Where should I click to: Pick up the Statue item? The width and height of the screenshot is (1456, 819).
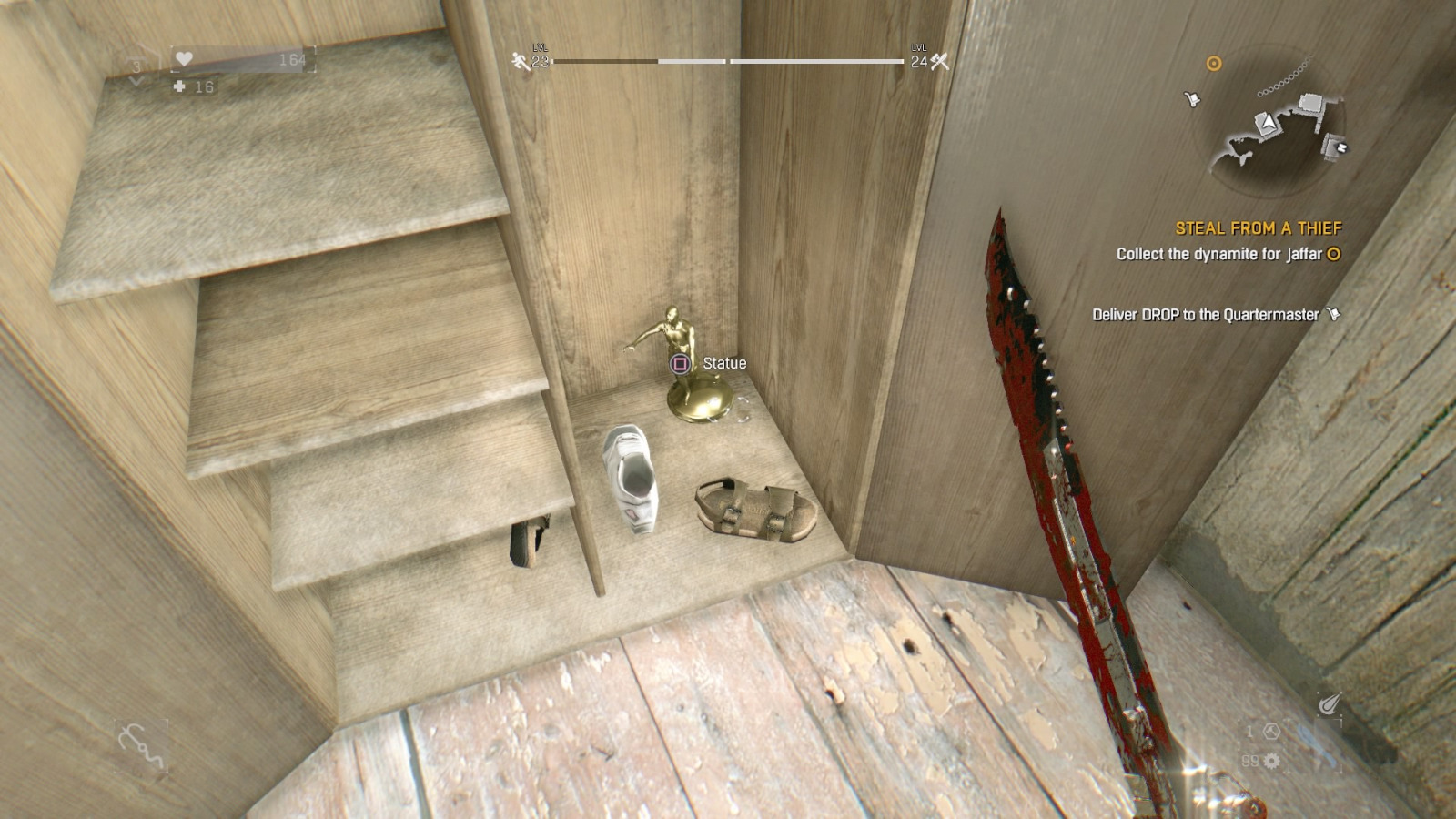(692, 382)
